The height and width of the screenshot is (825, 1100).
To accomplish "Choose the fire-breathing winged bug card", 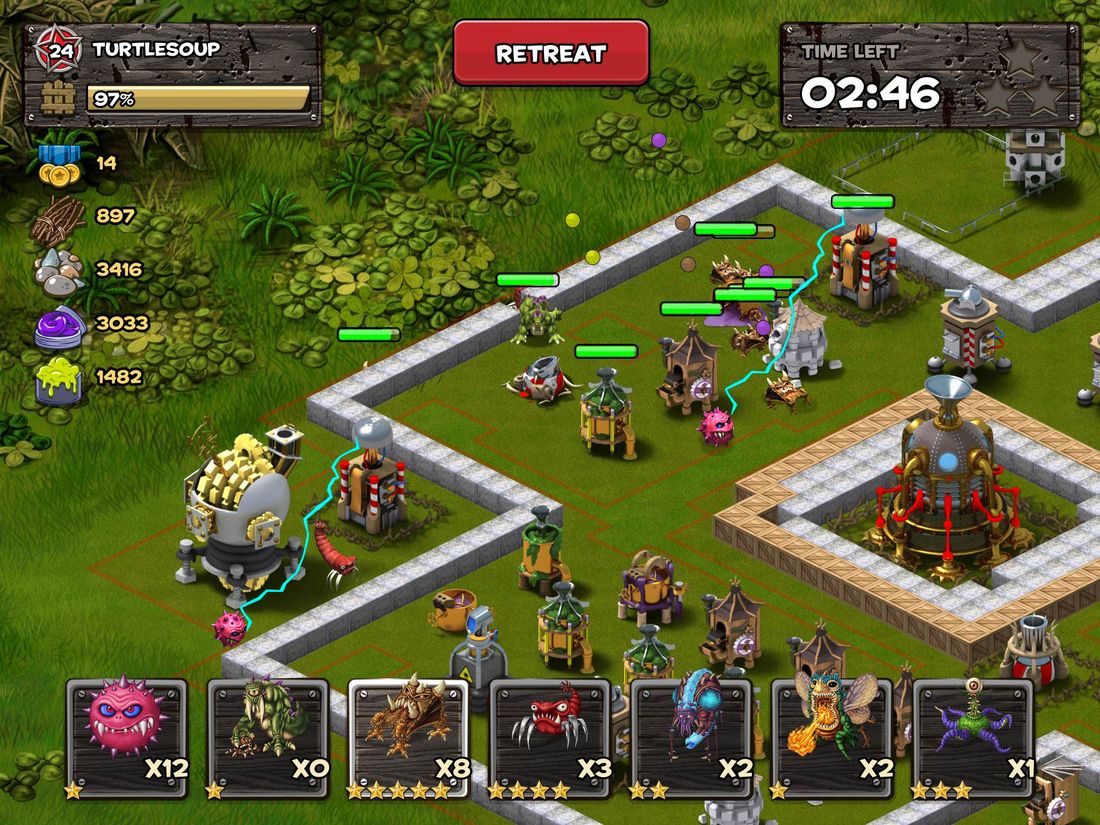I will 833,738.
